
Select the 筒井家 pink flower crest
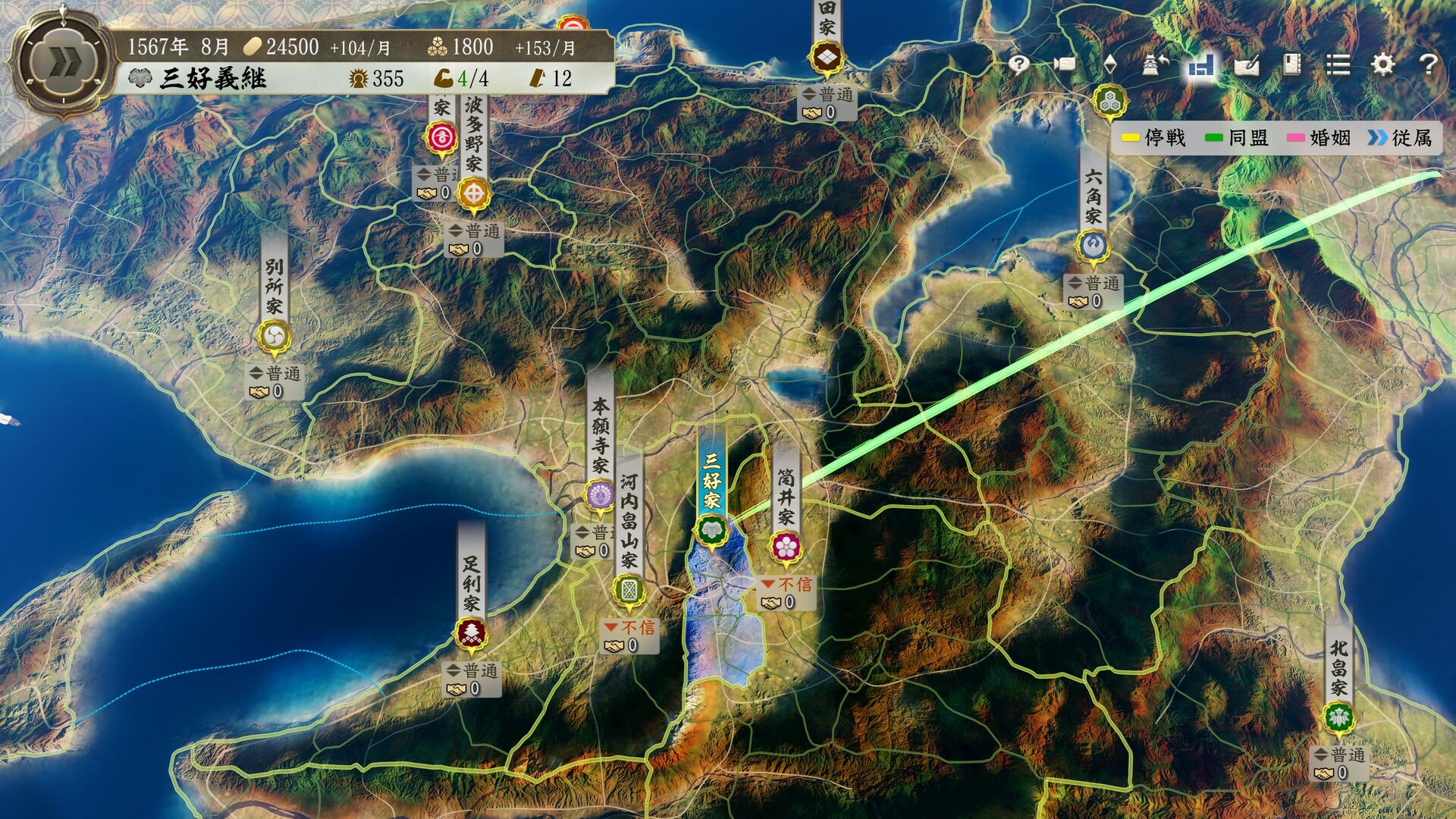[x=786, y=546]
